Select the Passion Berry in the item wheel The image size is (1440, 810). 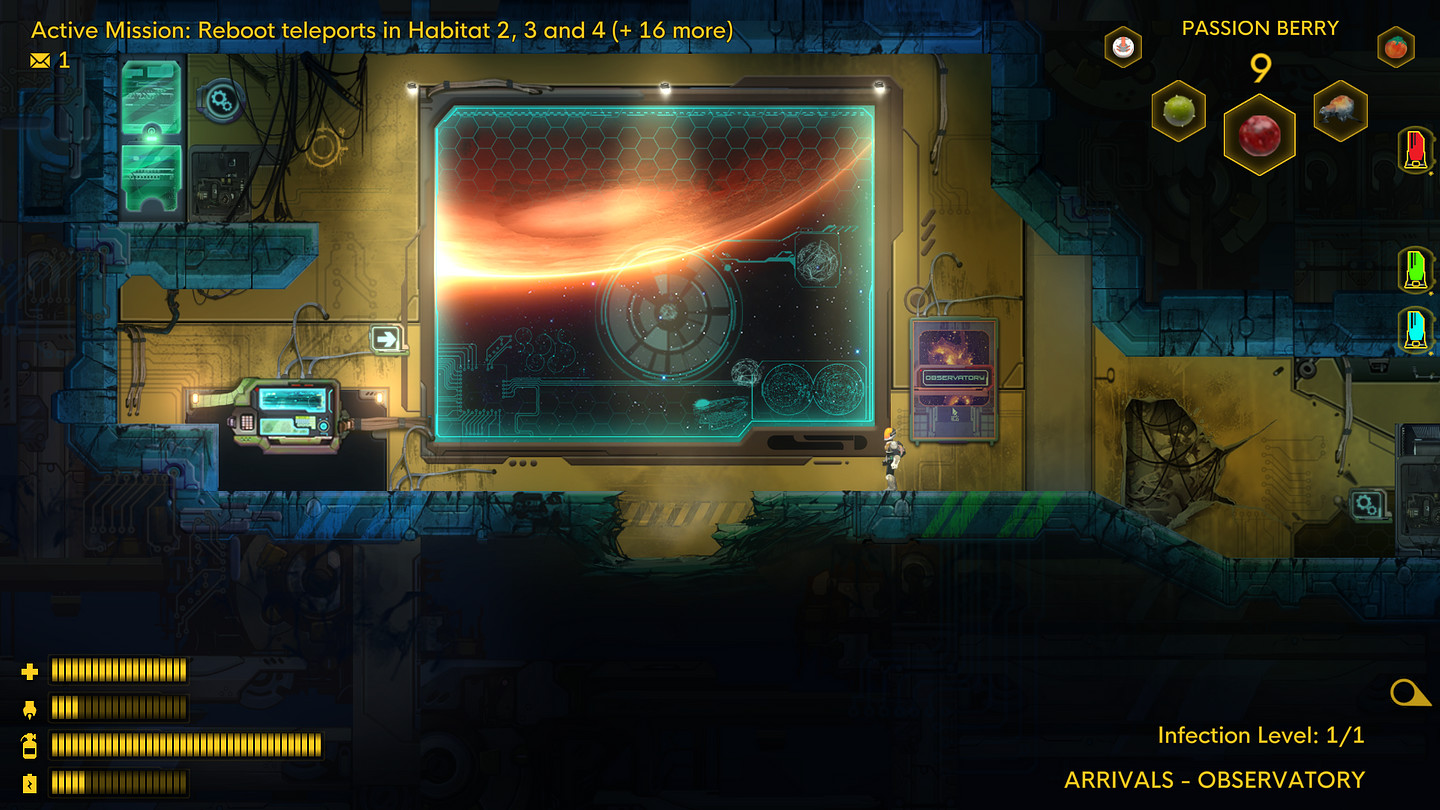coord(1260,136)
